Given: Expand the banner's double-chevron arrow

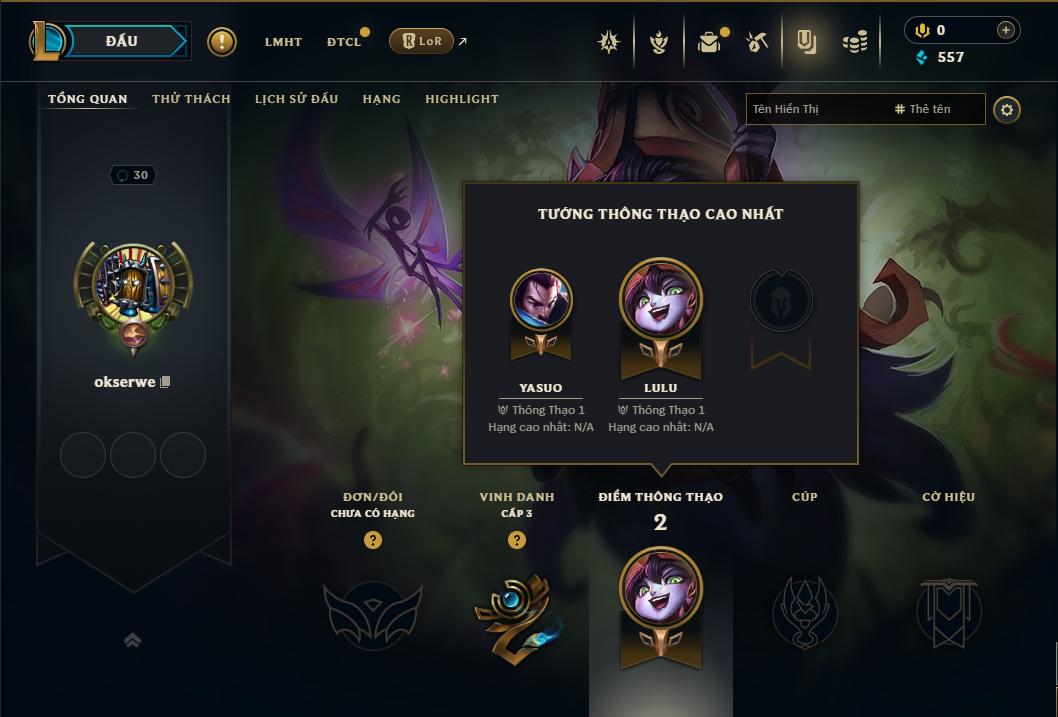Looking at the screenshot, I should 132,641.
